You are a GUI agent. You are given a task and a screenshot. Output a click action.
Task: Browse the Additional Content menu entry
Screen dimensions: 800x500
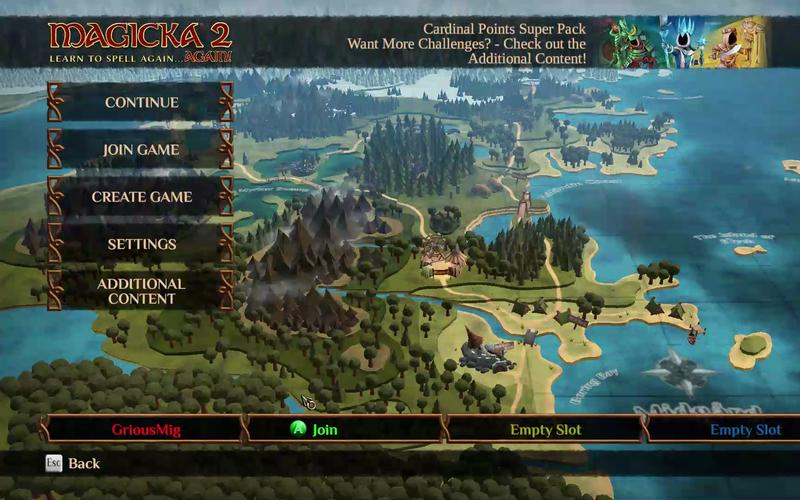(141, 291)
